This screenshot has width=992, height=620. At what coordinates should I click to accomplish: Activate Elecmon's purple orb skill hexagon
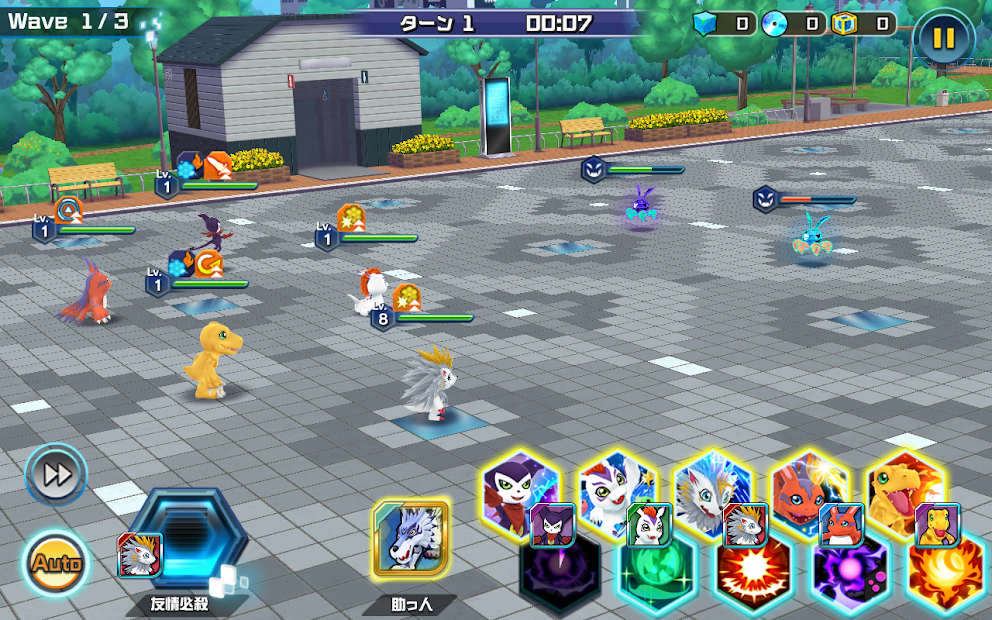tap(849, 577)
